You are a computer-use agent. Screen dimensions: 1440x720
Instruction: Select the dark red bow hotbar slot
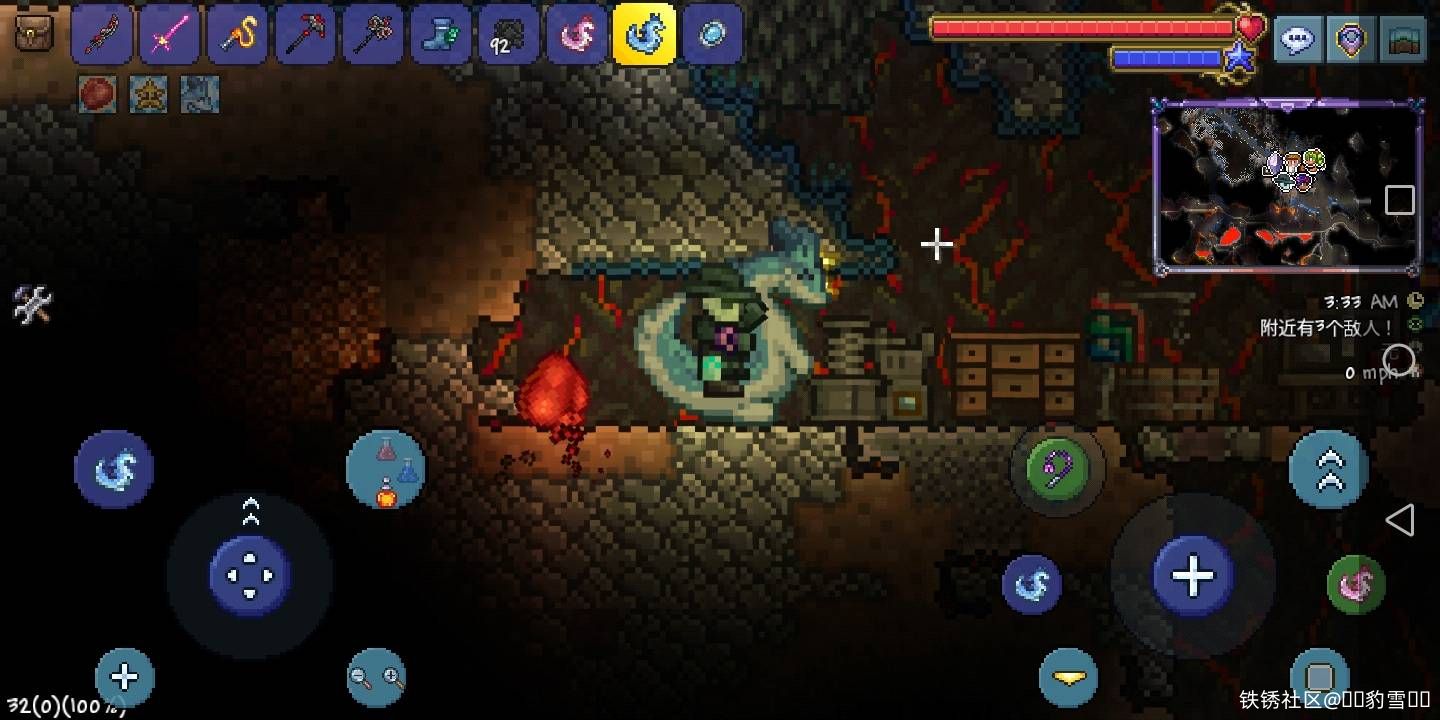pyautogui.click(x=102, y=36)
